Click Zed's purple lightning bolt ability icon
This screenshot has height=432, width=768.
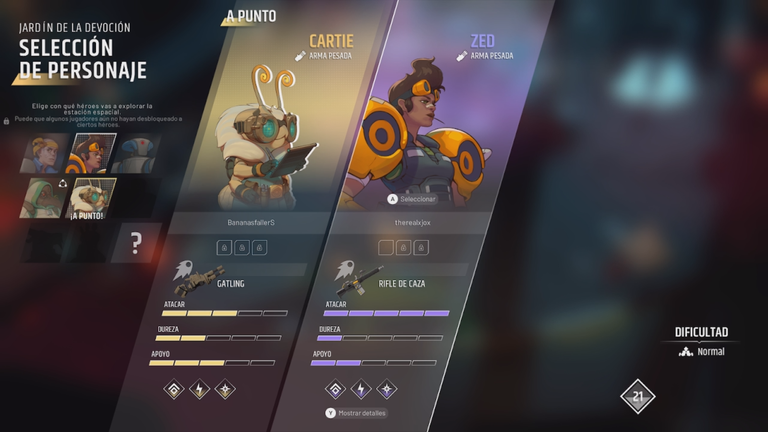click(x=360, y=390)
